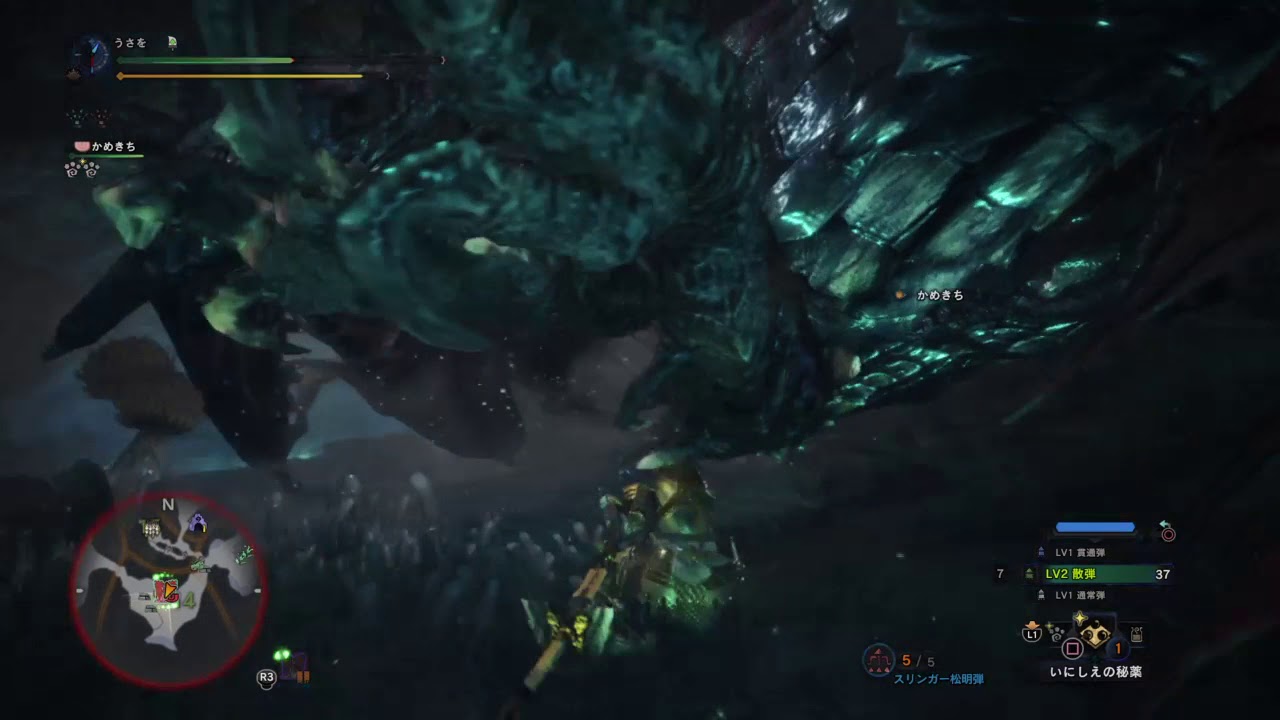
Task: Click the monster icon on the minimap
Action: click(x=165, y=590)
